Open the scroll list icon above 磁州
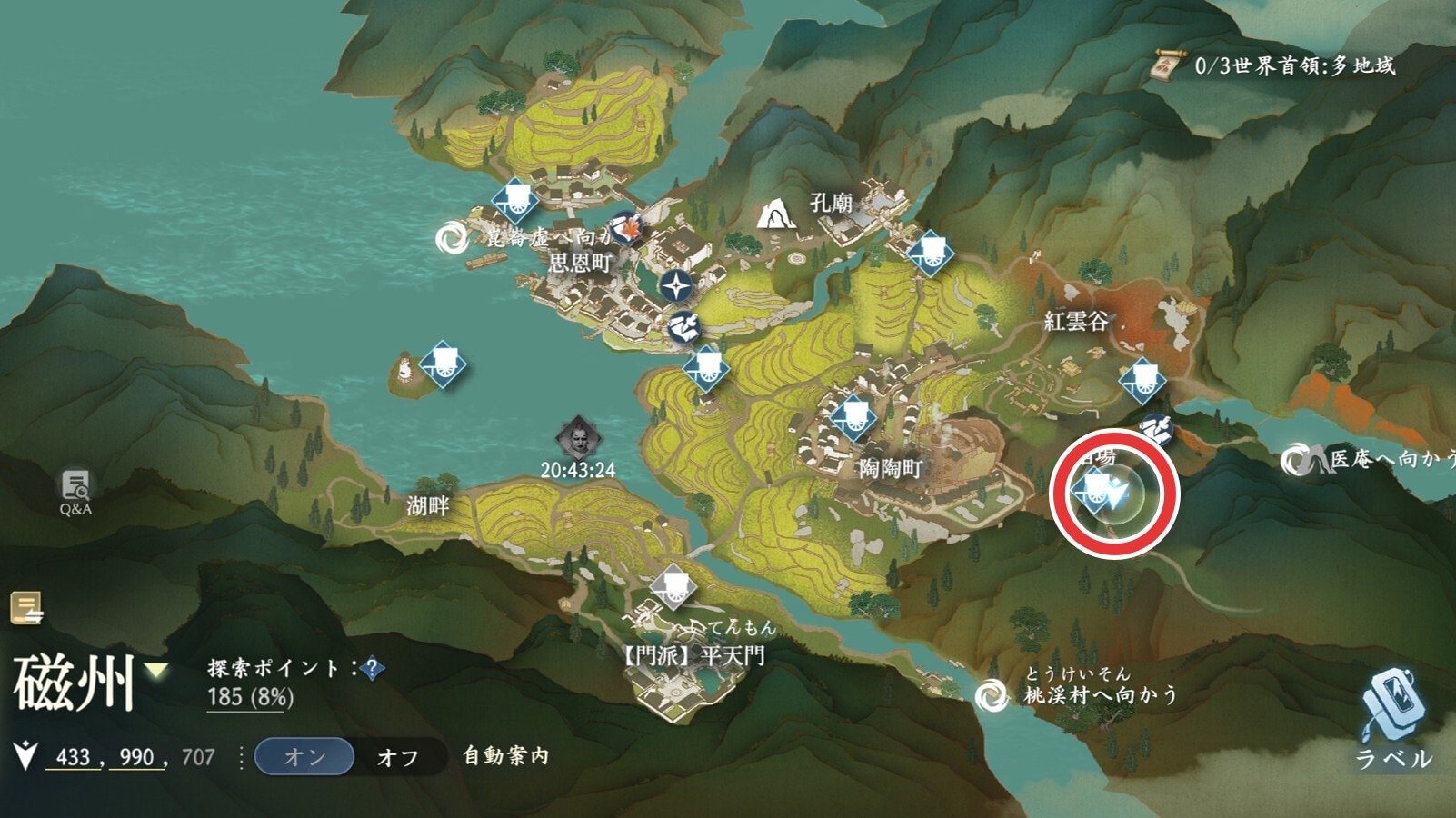Viewport: 1456px width, 818px height. (x=27, y=609)
